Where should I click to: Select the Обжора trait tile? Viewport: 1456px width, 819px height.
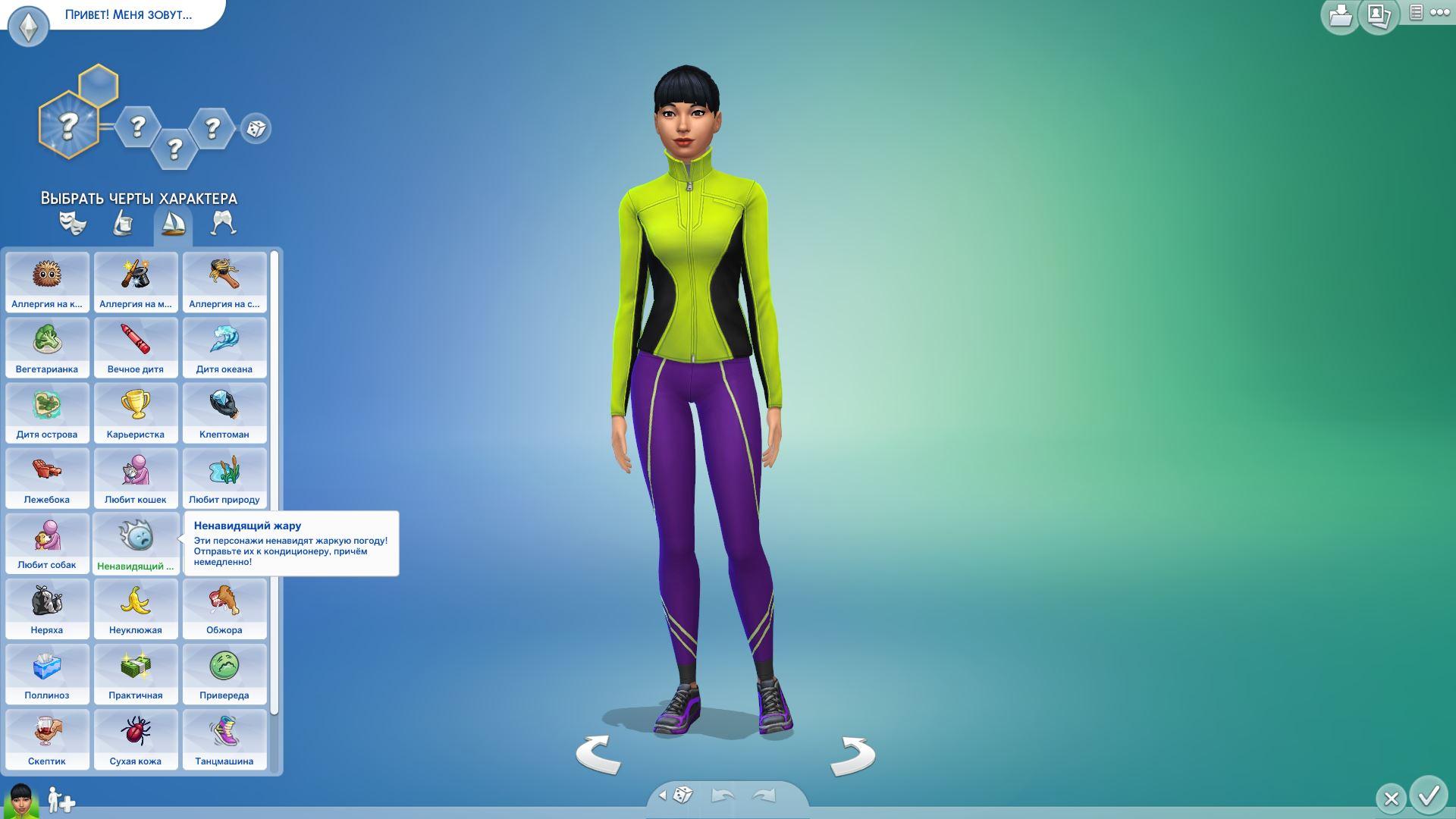(x=224, y=607)
